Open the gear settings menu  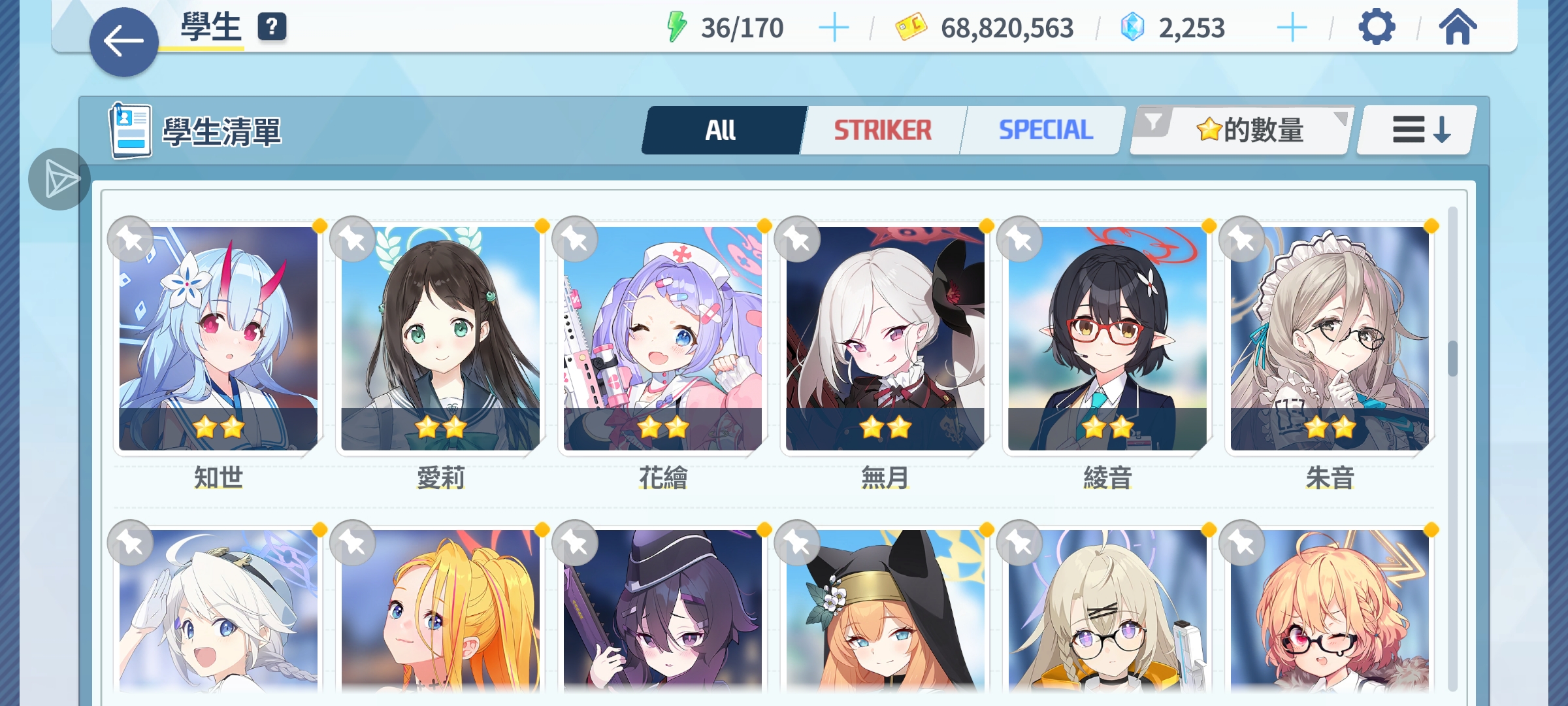point(1377,27)
